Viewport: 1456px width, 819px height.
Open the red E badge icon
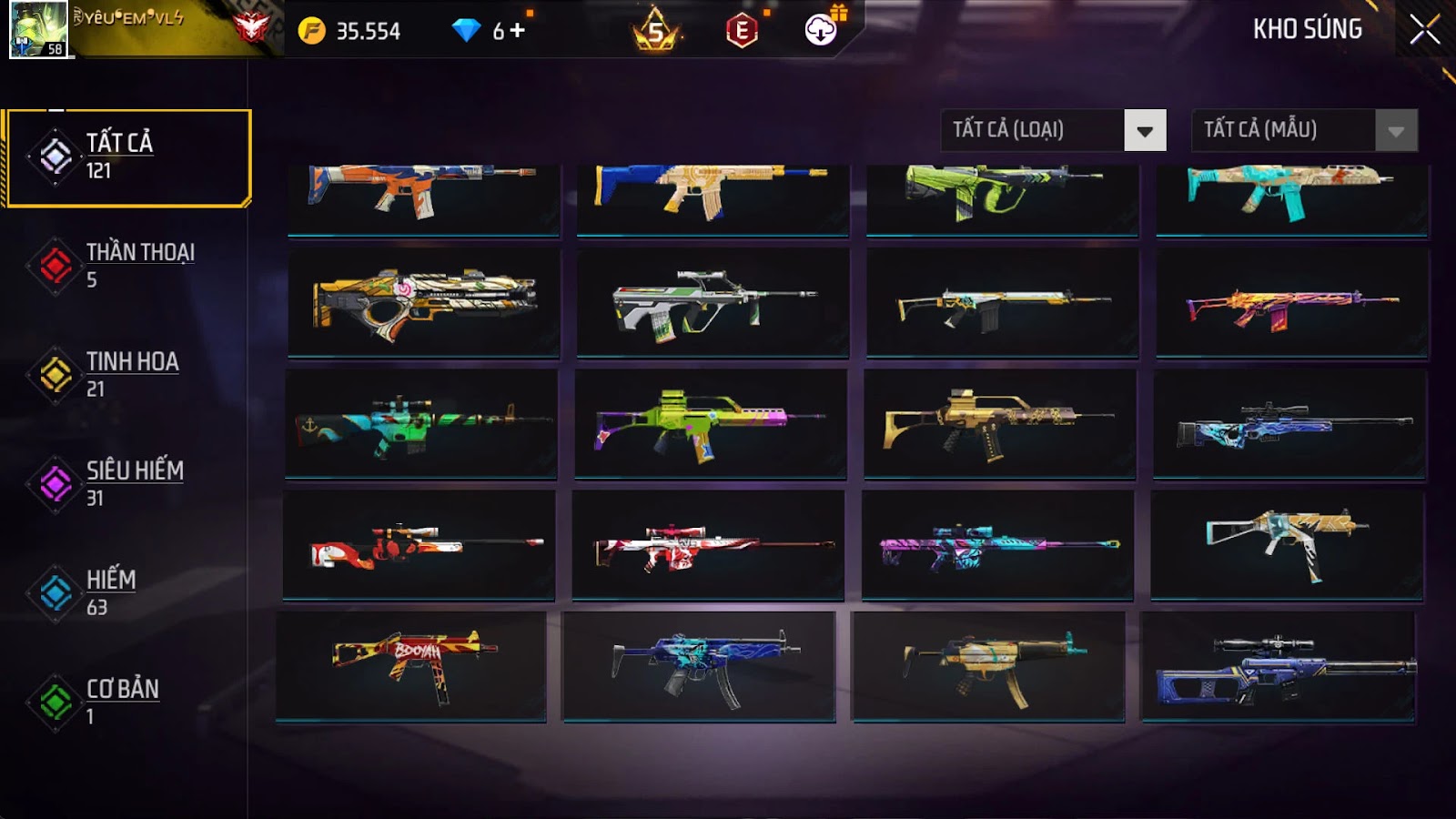(742, 31)
